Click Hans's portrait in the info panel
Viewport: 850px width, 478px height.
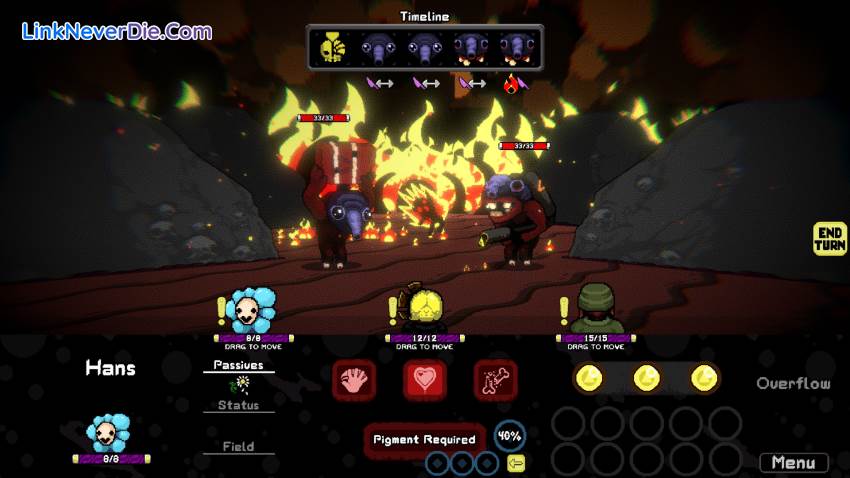click(109, 434)
